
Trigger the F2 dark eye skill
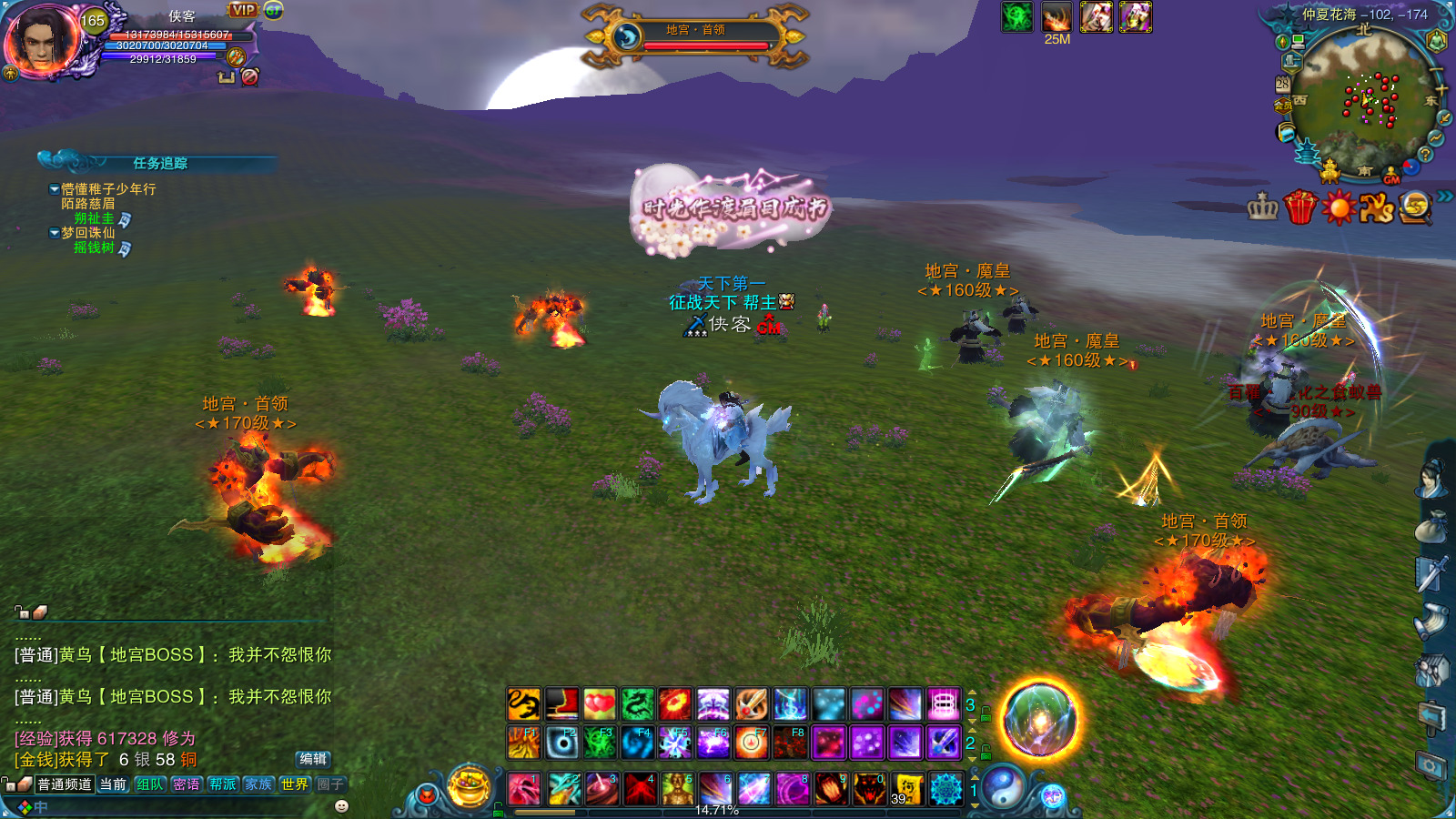coord(562,743)
